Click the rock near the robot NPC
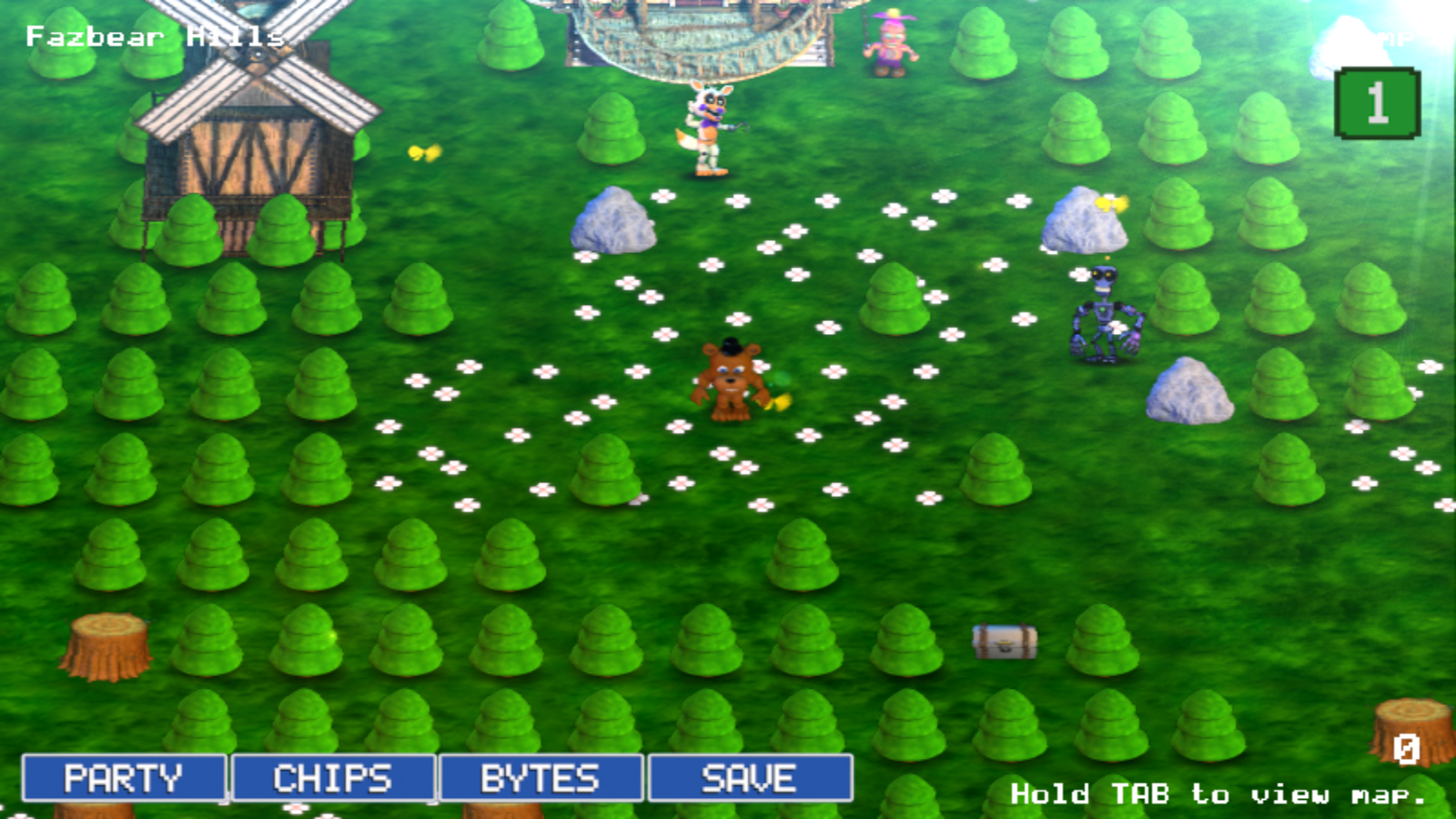Image resolution: width=1456 pixels, height=819 pixels. pos(1083,218)
